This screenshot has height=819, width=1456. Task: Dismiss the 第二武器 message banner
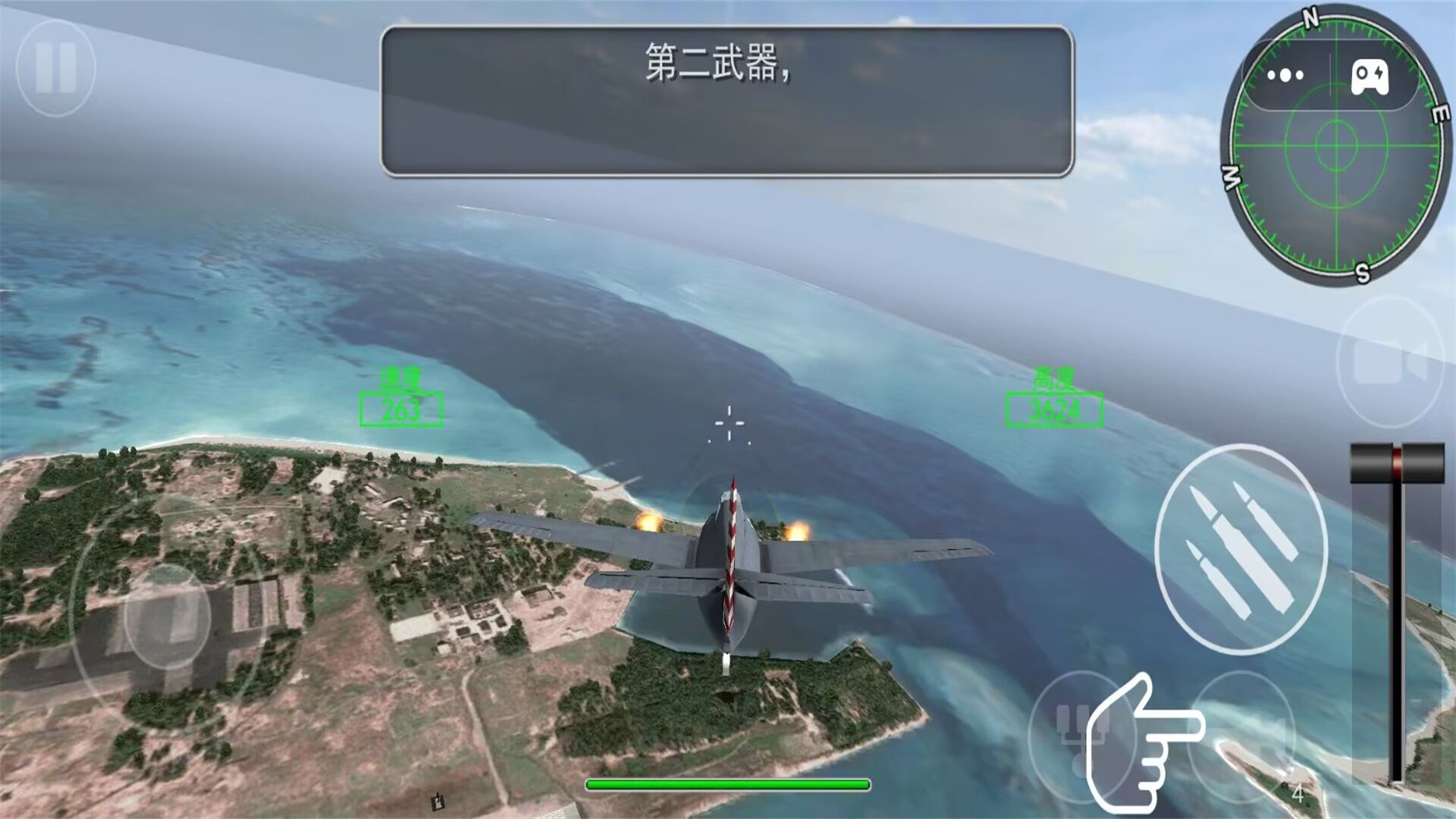(x=728, y=99)
